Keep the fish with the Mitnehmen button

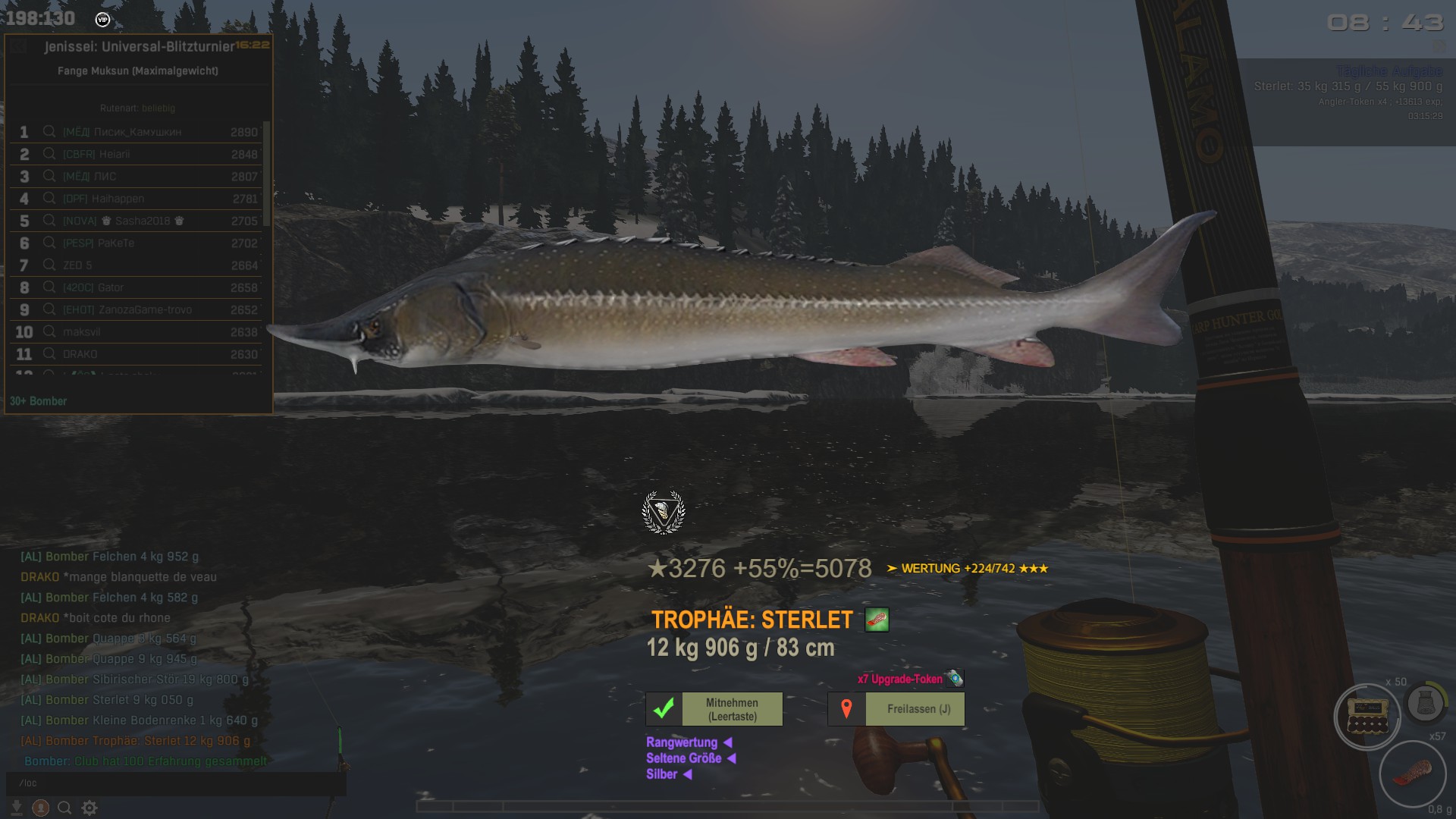[x=732, y=709]
